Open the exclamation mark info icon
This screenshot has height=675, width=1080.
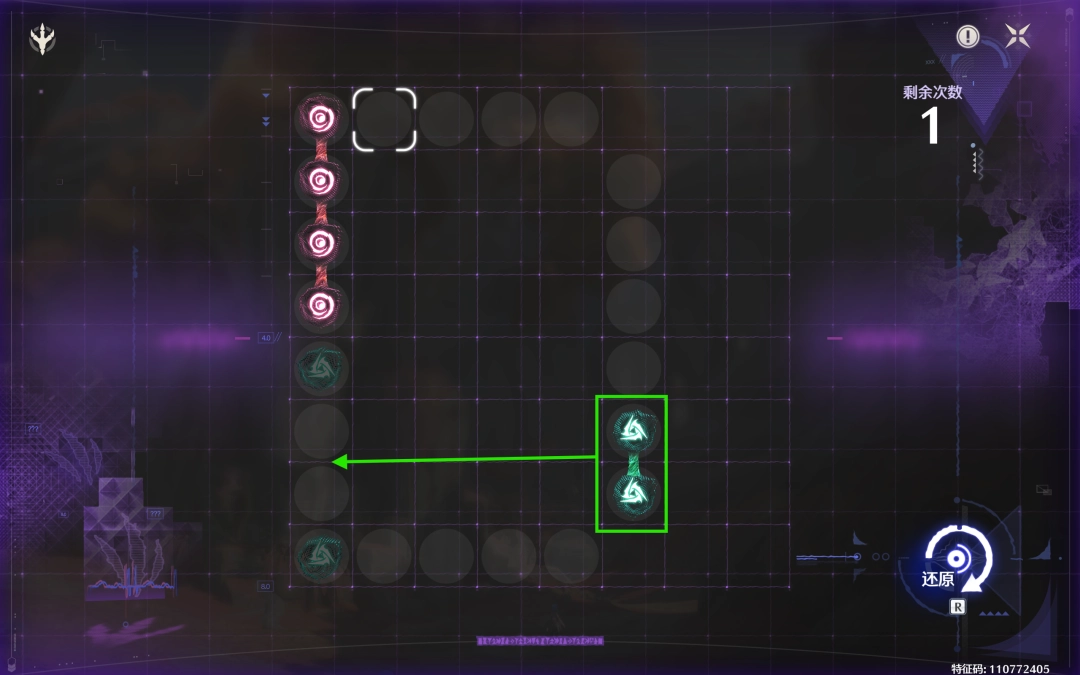pos(967,37)
